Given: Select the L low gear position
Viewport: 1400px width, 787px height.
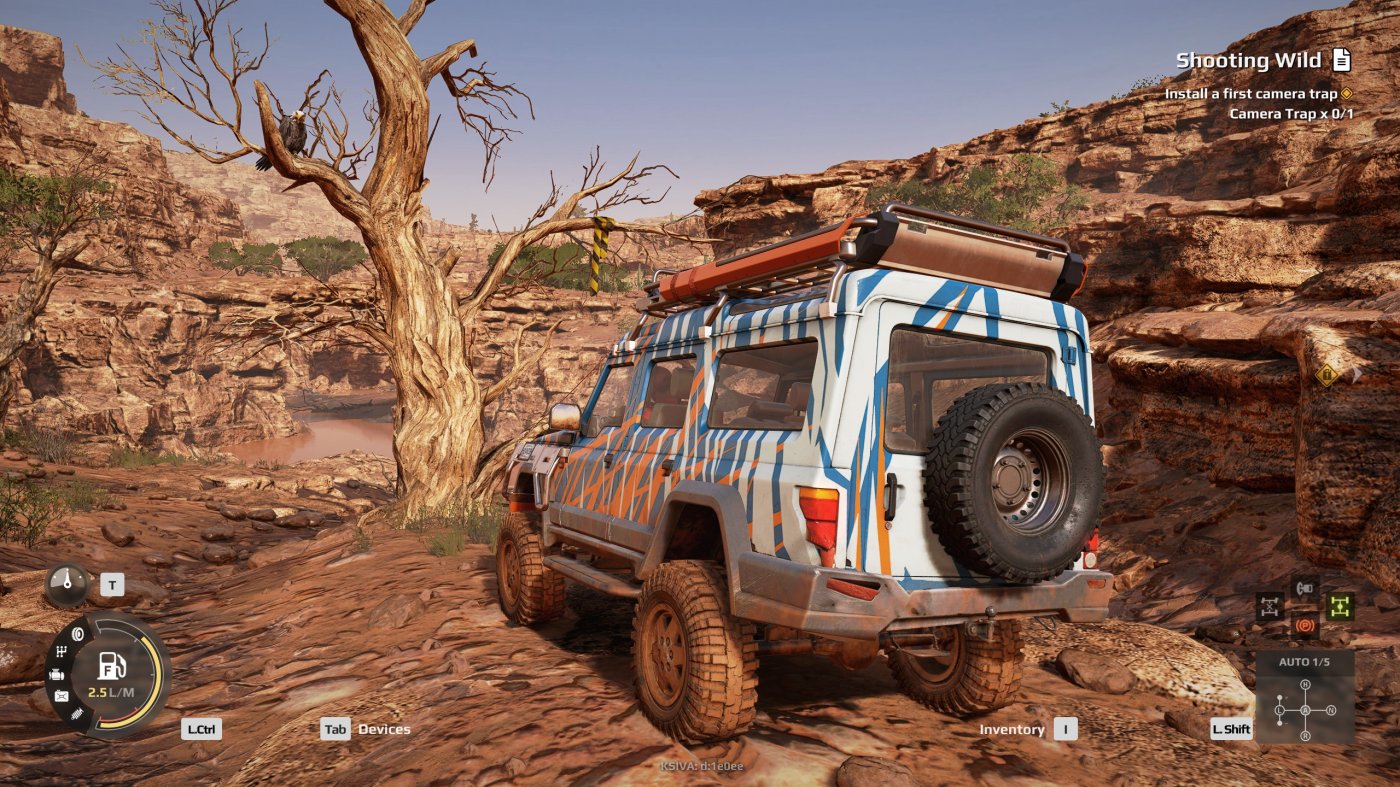Looking at the screenshot, I should point(1280,711).
